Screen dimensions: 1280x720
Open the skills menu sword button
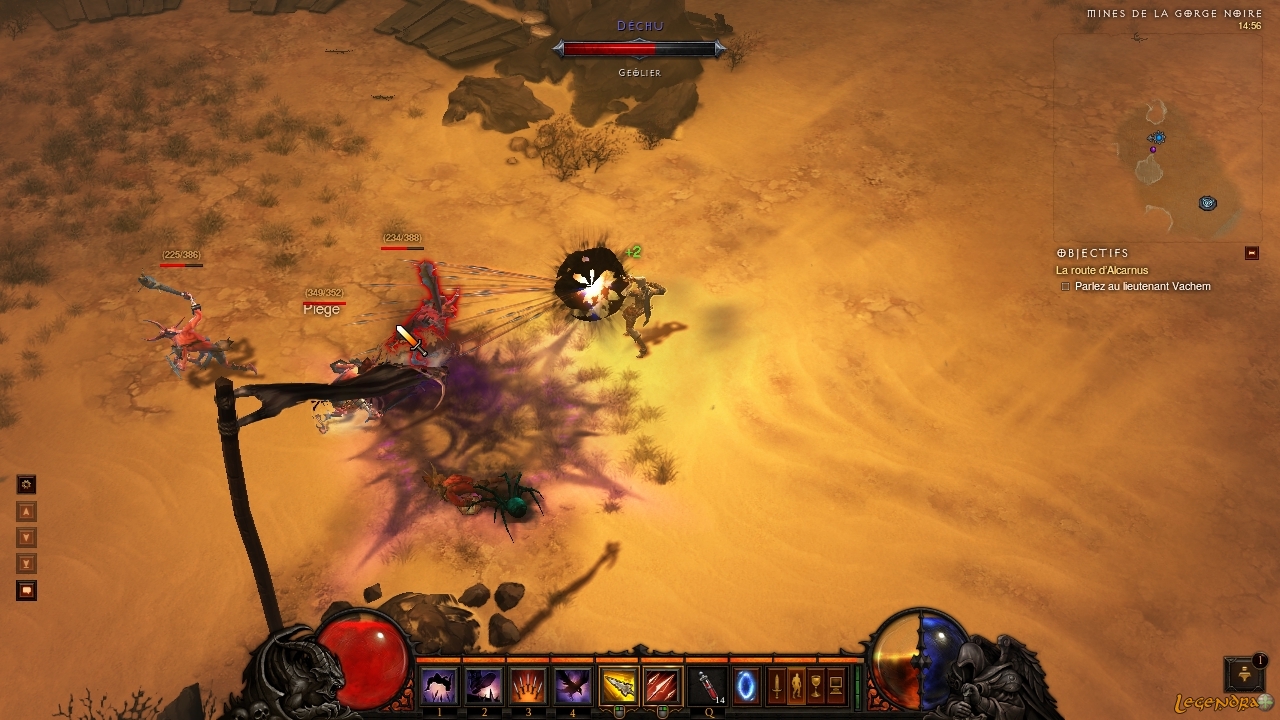[777, 686]
